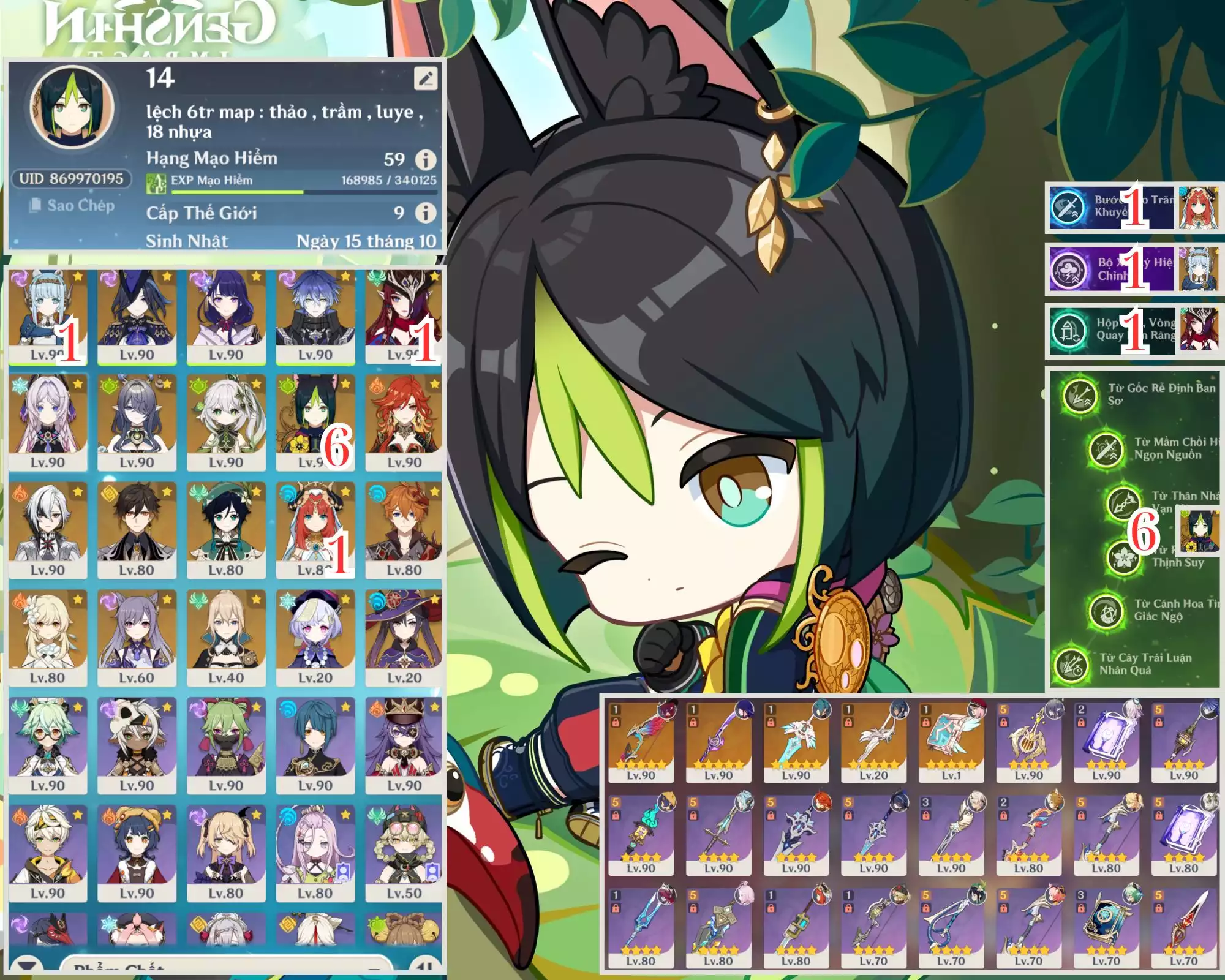1225x980 pixels.
Task: Select the Venti character card
Action: pos(225,530)
